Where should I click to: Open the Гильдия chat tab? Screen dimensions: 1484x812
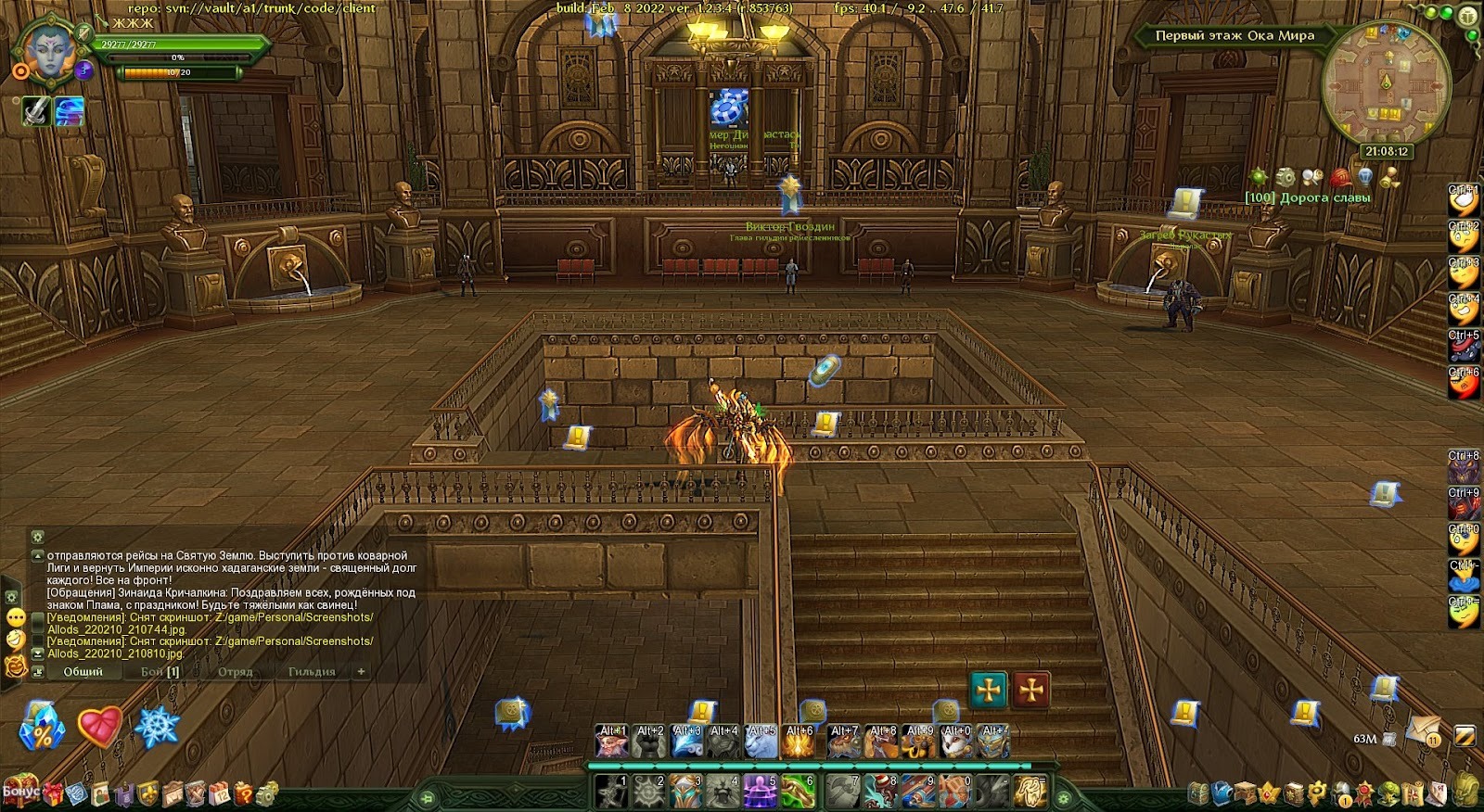click(312, 671)
